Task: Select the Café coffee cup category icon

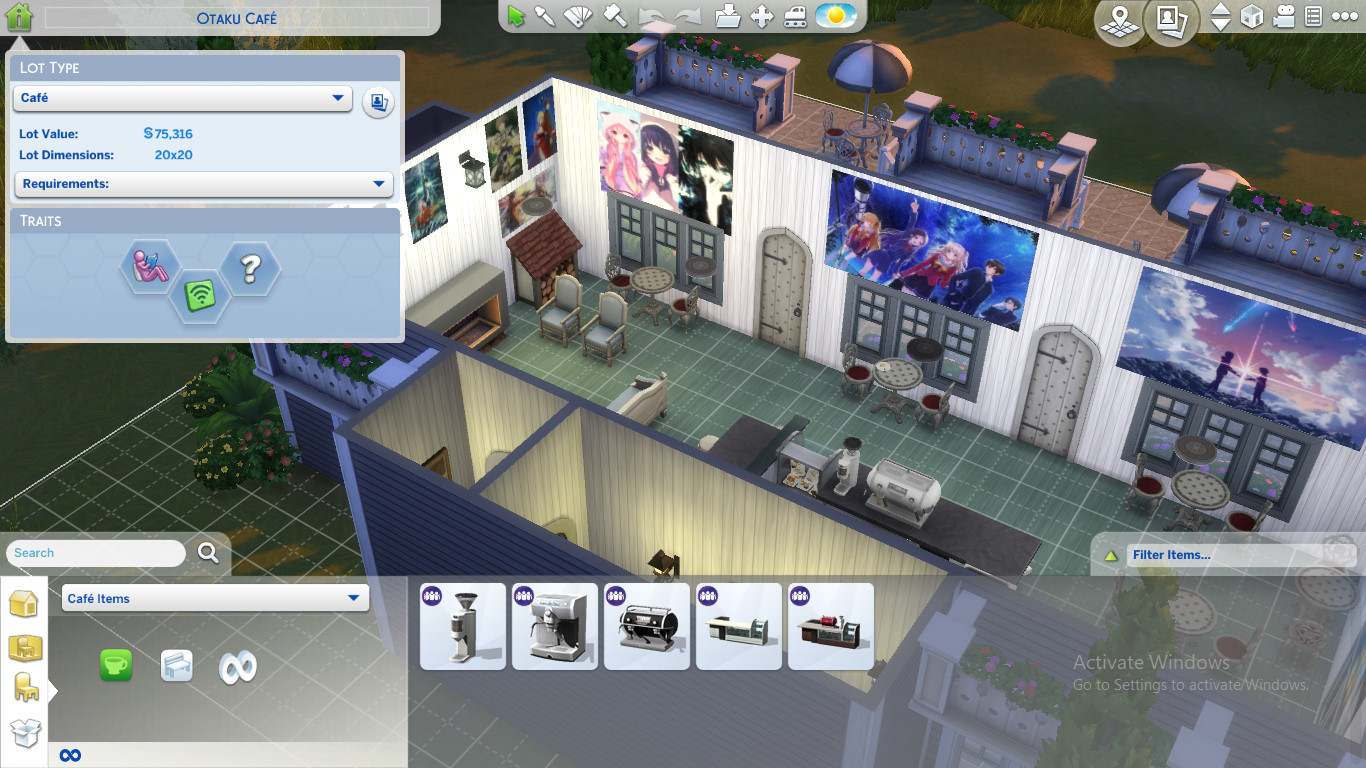Action: point(116,663)
